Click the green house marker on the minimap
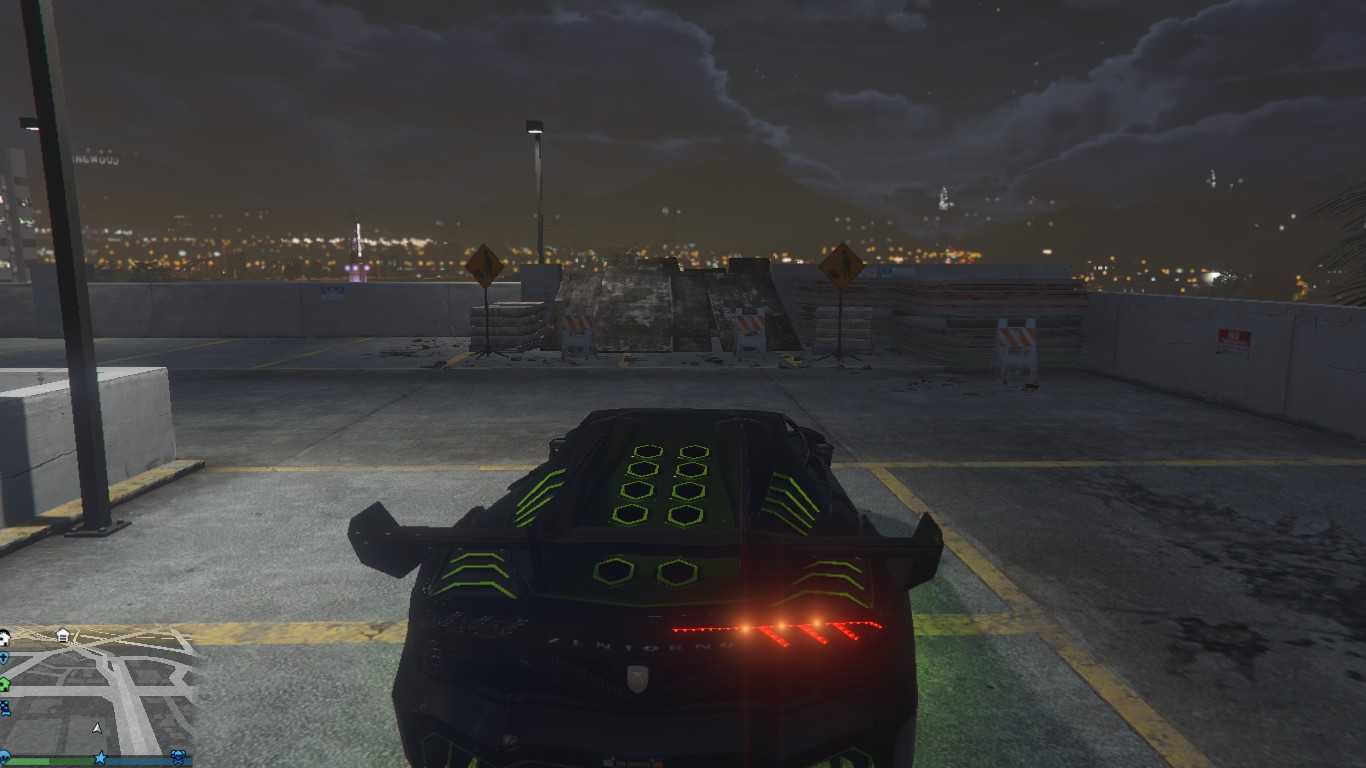The height and width of the screenshot is (768, 1366). (4, 684)
